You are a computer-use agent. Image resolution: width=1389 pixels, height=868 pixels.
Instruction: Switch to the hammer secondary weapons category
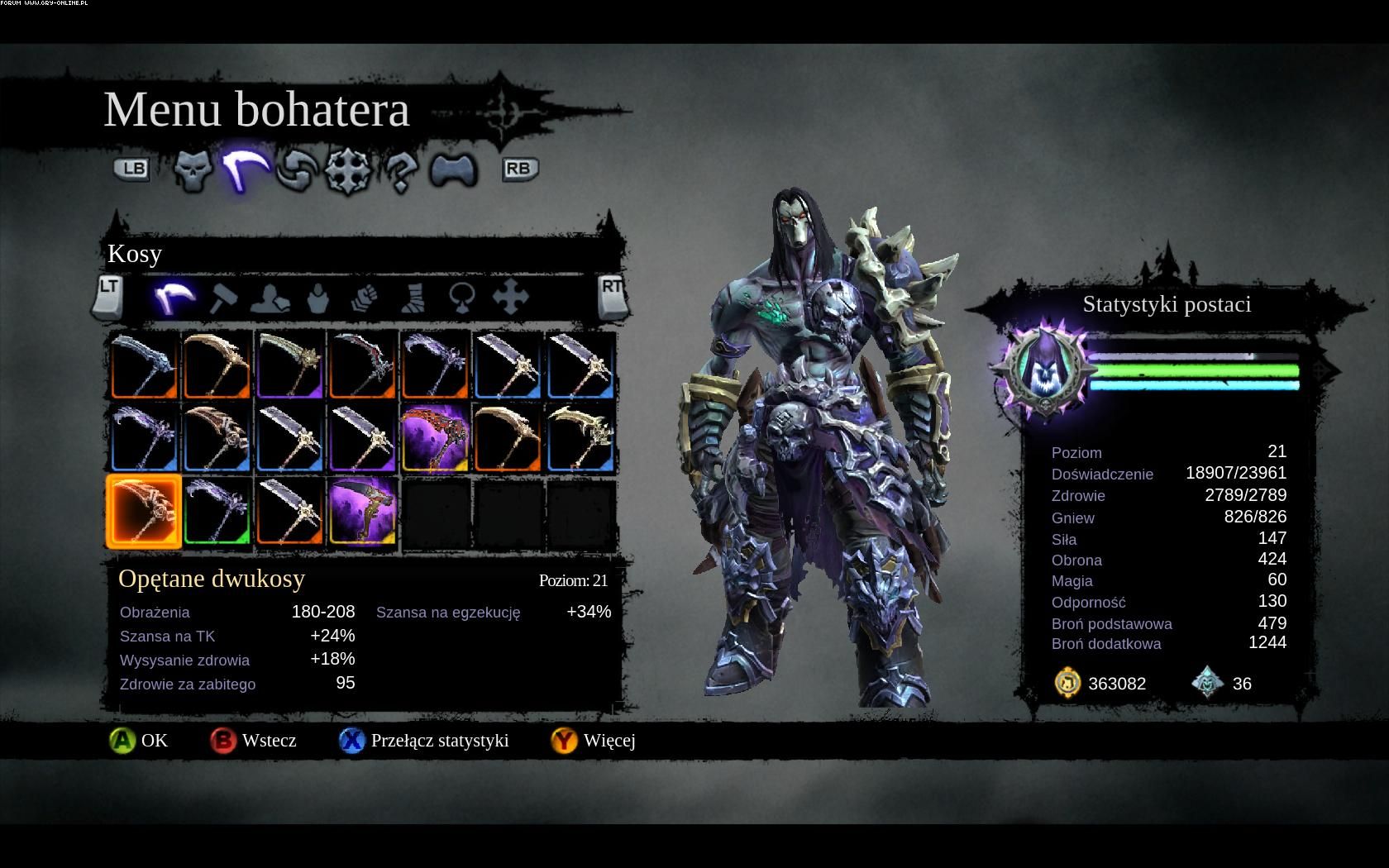point(223,298)
